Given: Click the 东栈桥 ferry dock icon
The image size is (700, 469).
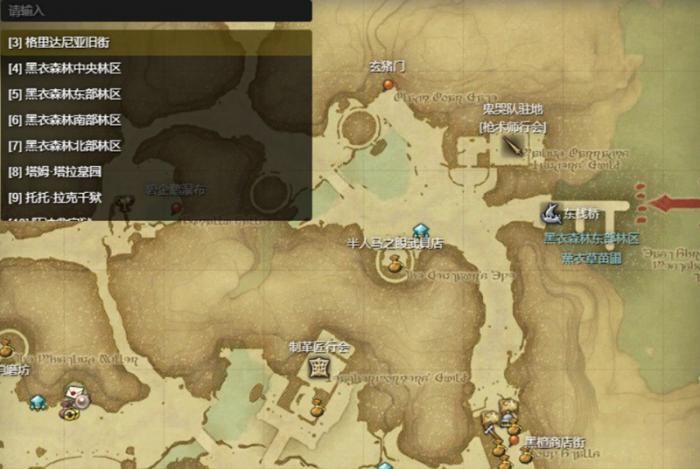Looking at the screenshot, I should [549, 212].
